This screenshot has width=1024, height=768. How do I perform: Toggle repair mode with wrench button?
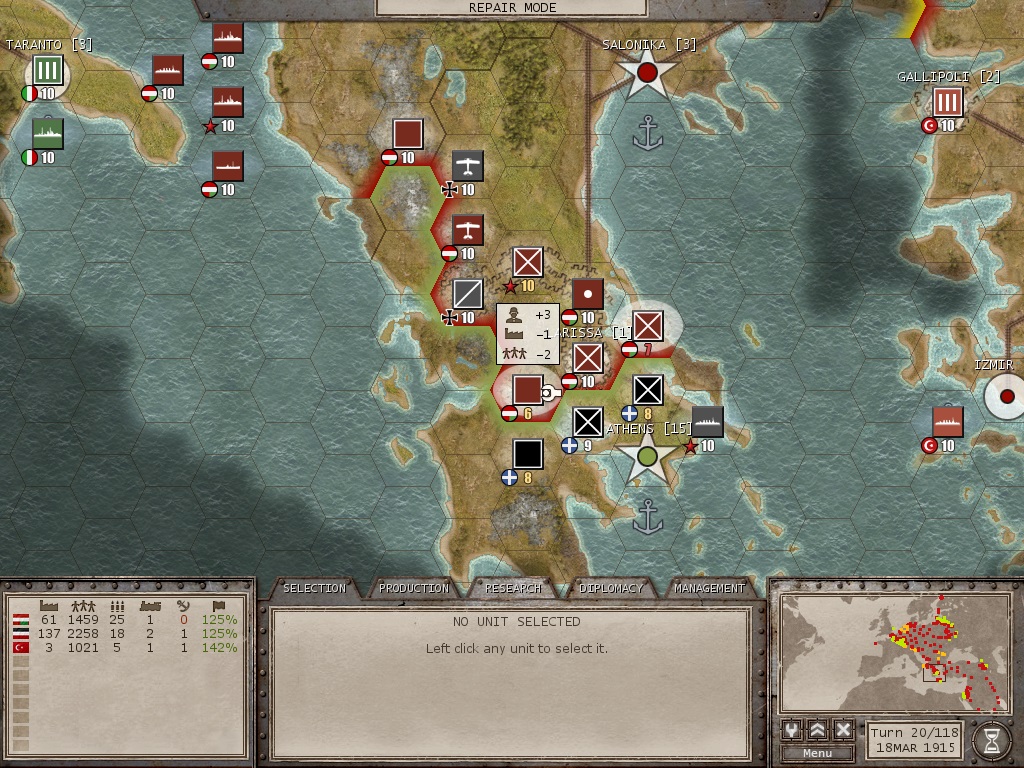click(x=793, y=730)
